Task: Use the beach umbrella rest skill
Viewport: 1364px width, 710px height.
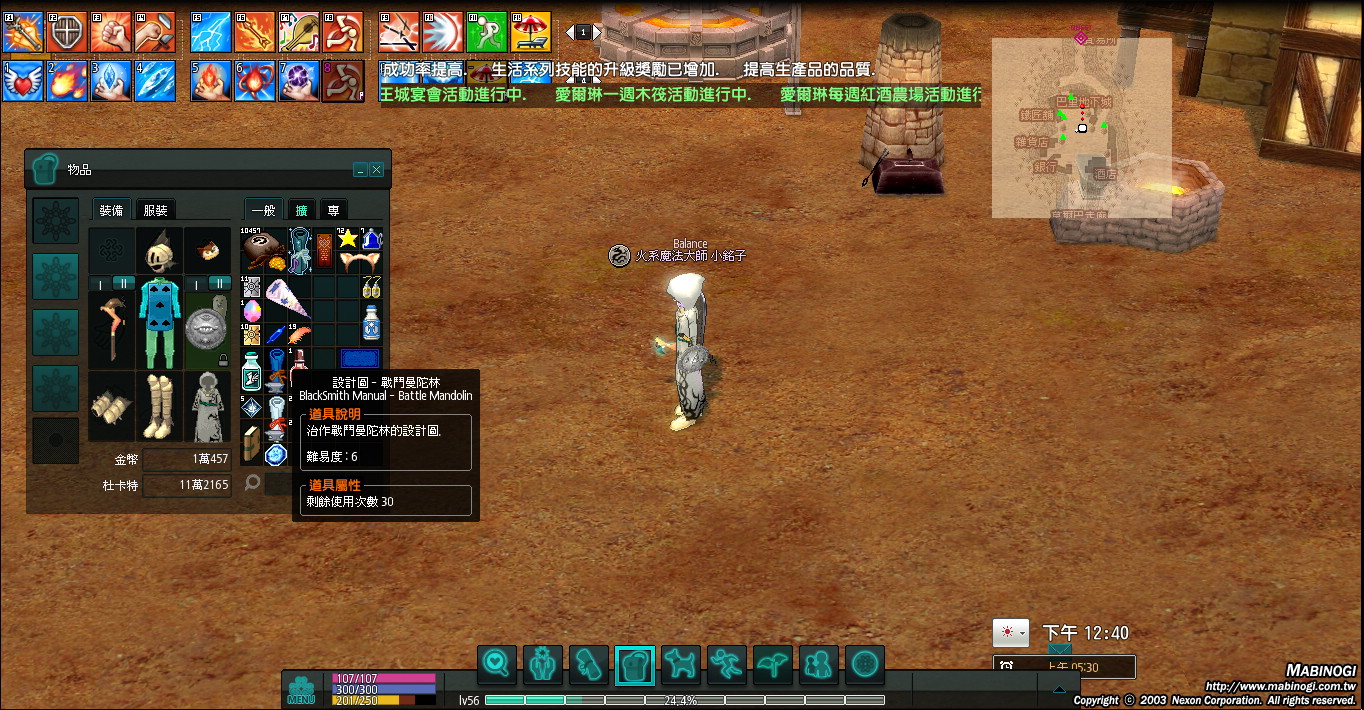Action: (x=531, y=33)
